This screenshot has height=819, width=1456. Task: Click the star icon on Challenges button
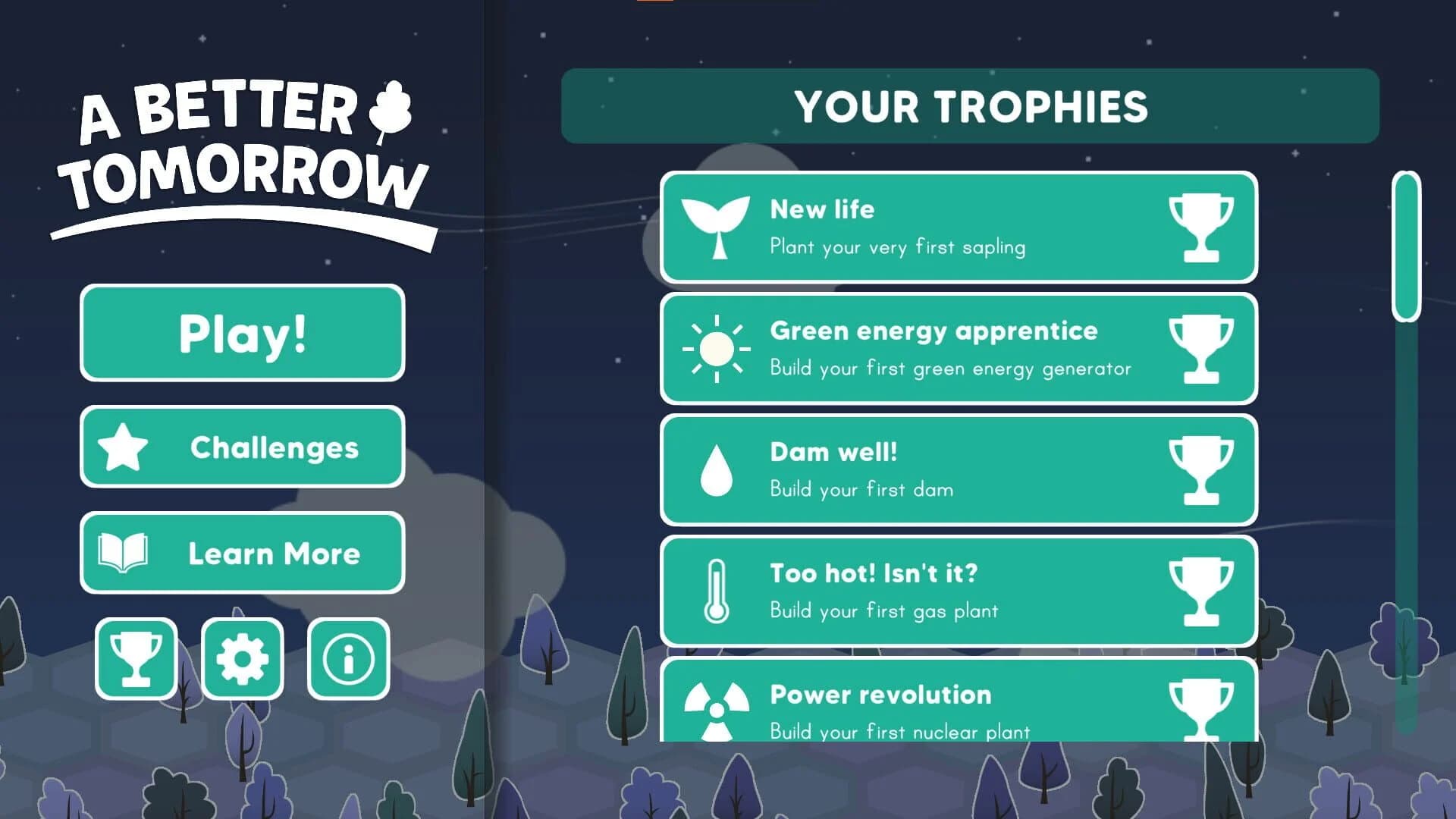click(127, 447)
